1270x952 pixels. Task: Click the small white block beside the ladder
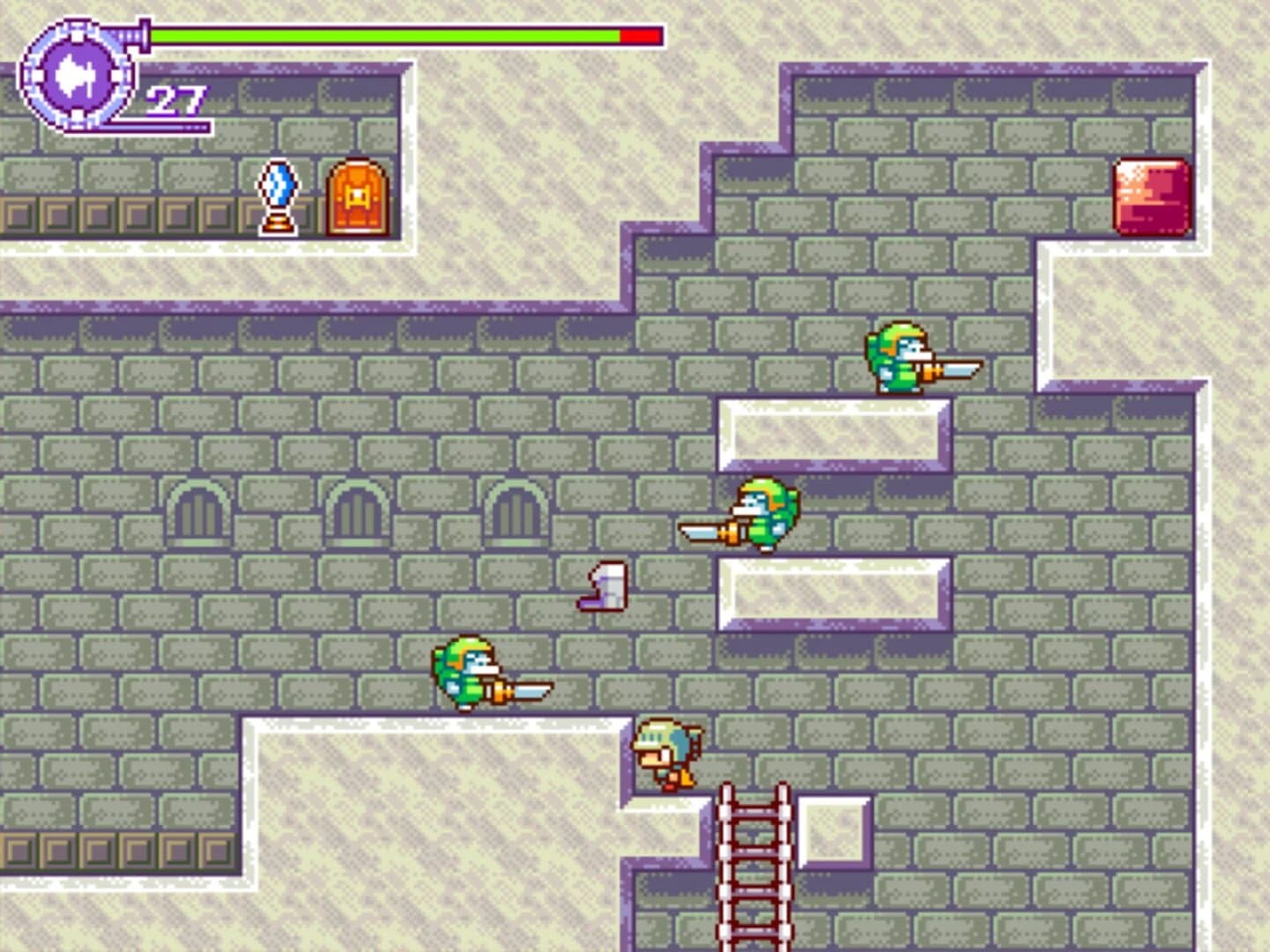832,831
